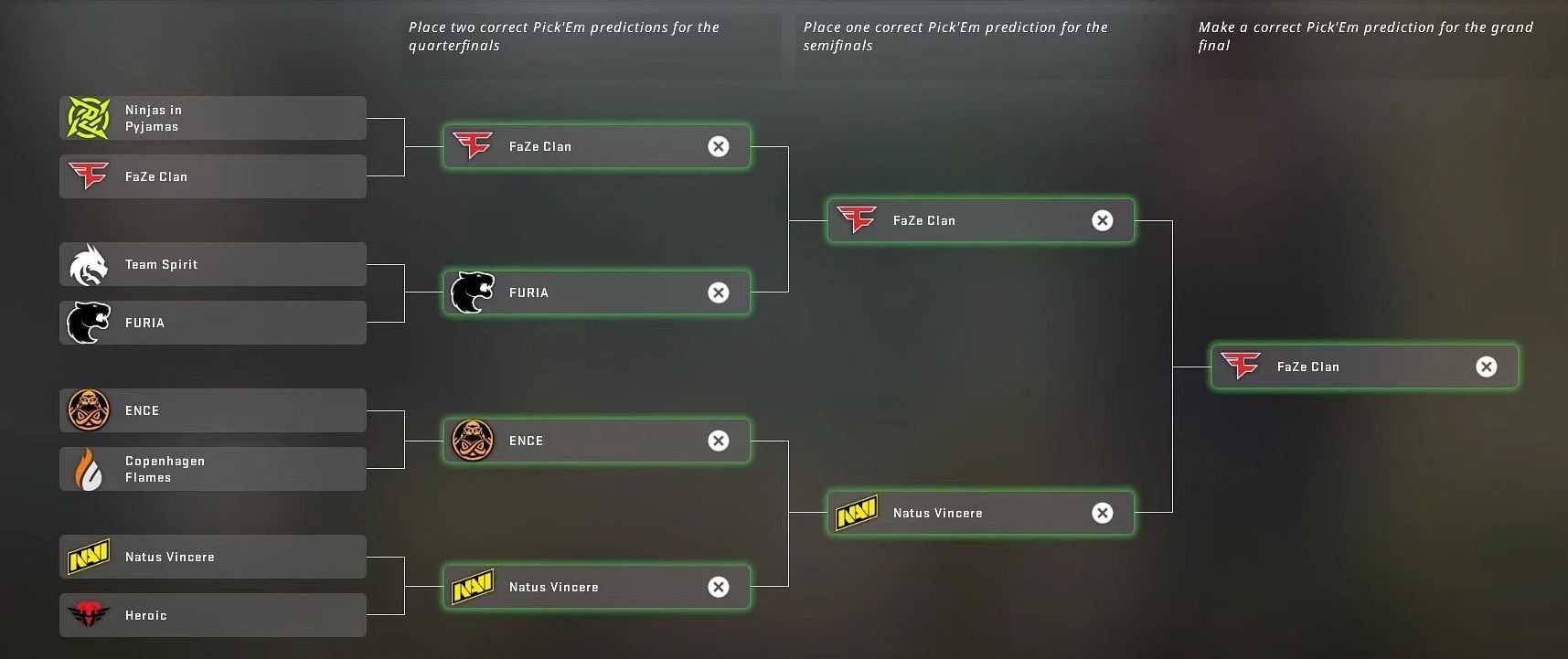Viewport: 1568px width, 659px height.
Task: Click the NaVi logo on the semifinal pick
Action: pyautogui.click(x=855, y=512)
